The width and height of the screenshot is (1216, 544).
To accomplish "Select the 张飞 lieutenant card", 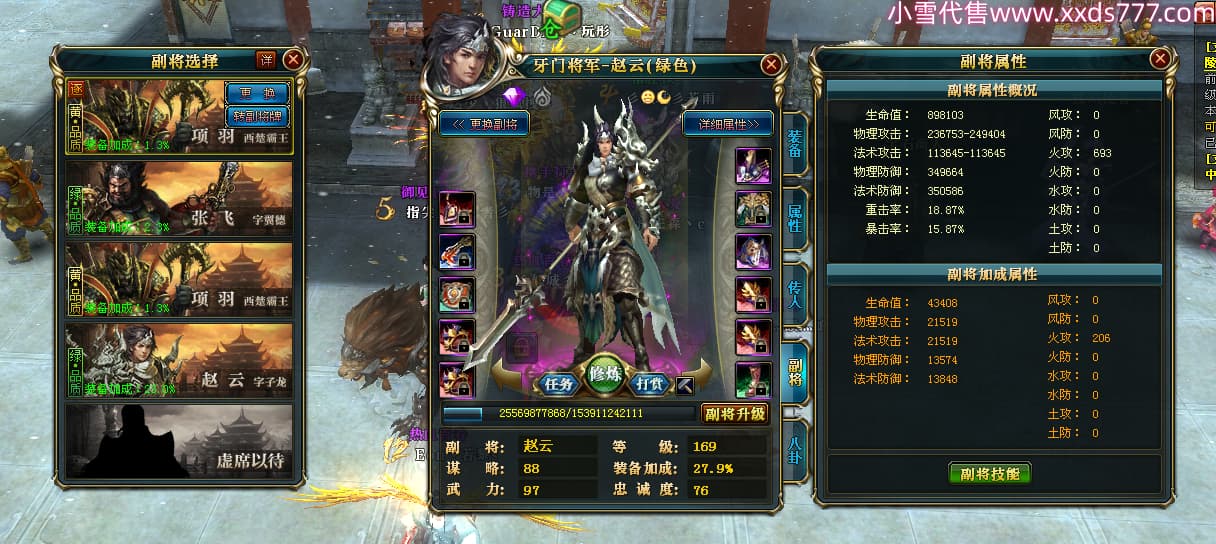I will coord(180,199).
